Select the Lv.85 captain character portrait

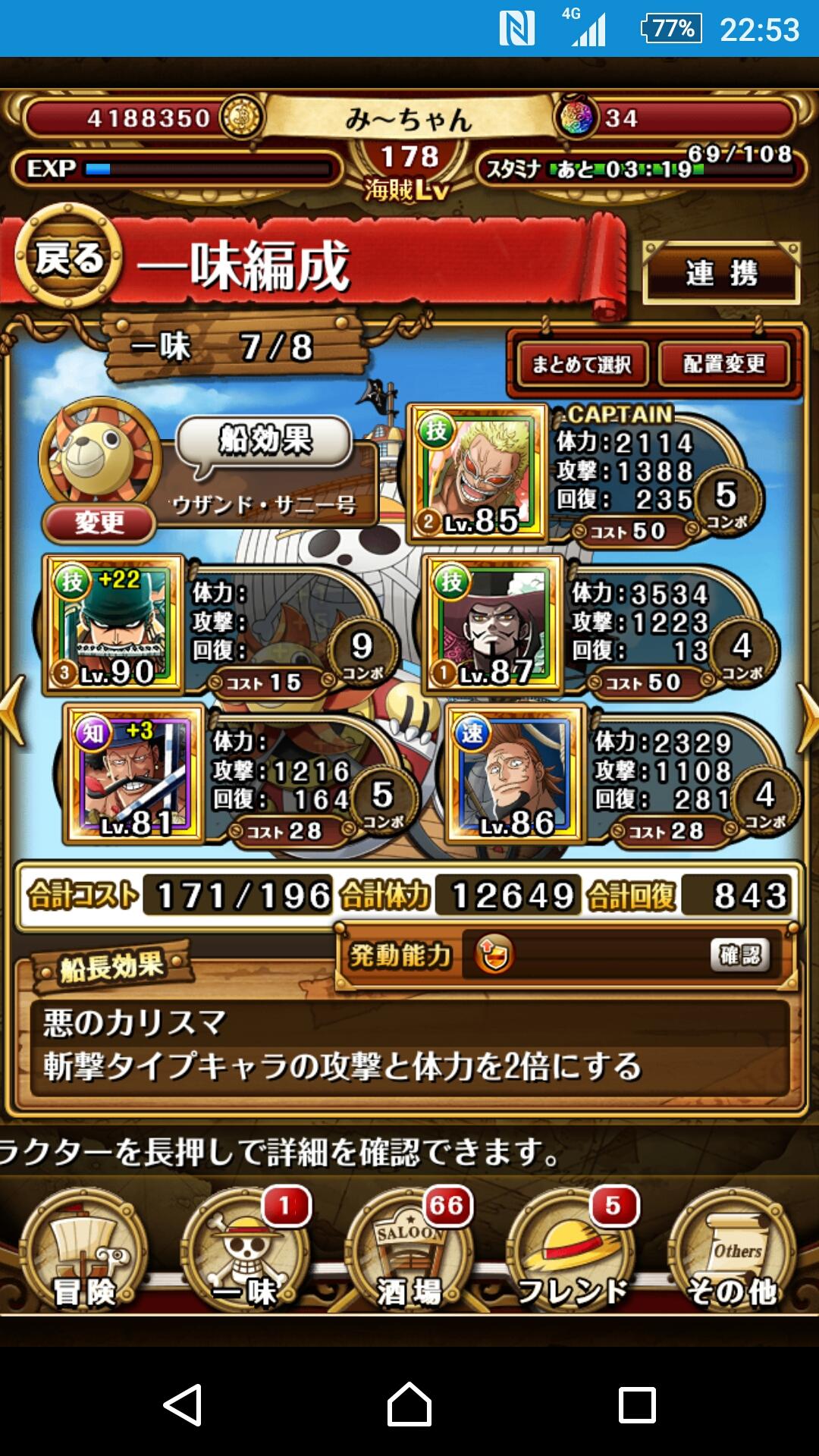(x=478, y=473)
